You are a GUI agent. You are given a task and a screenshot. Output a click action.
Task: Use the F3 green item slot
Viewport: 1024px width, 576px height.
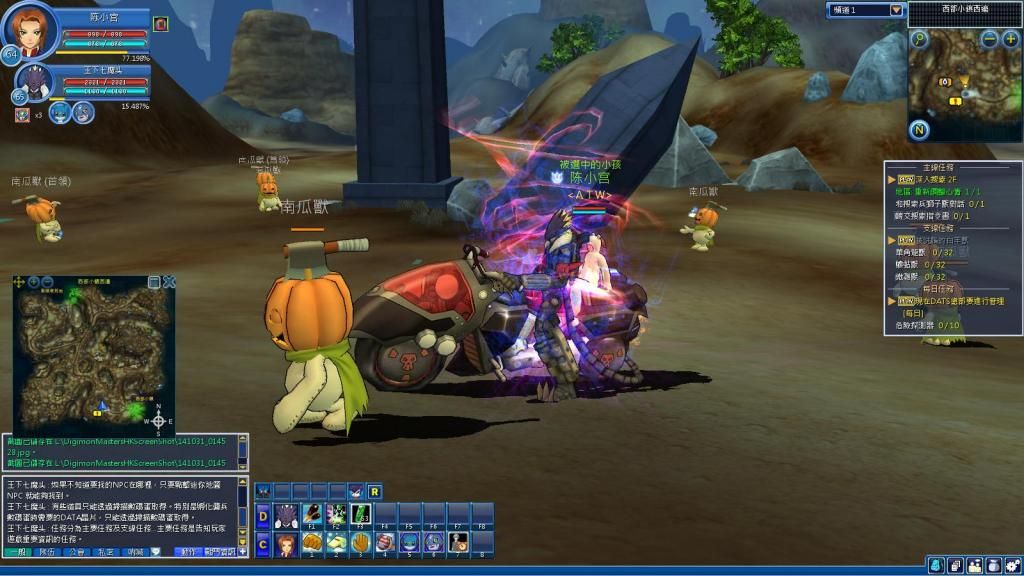359,515
